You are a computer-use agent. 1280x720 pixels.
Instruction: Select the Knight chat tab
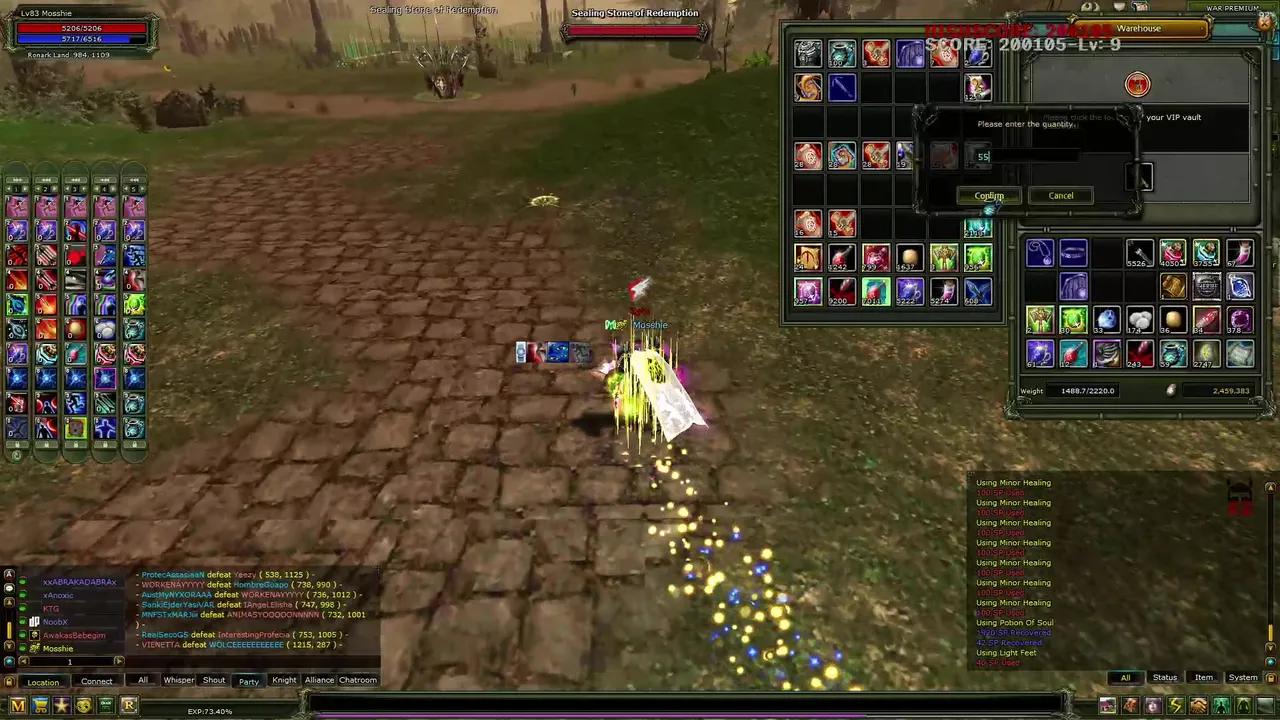[284, 680]
